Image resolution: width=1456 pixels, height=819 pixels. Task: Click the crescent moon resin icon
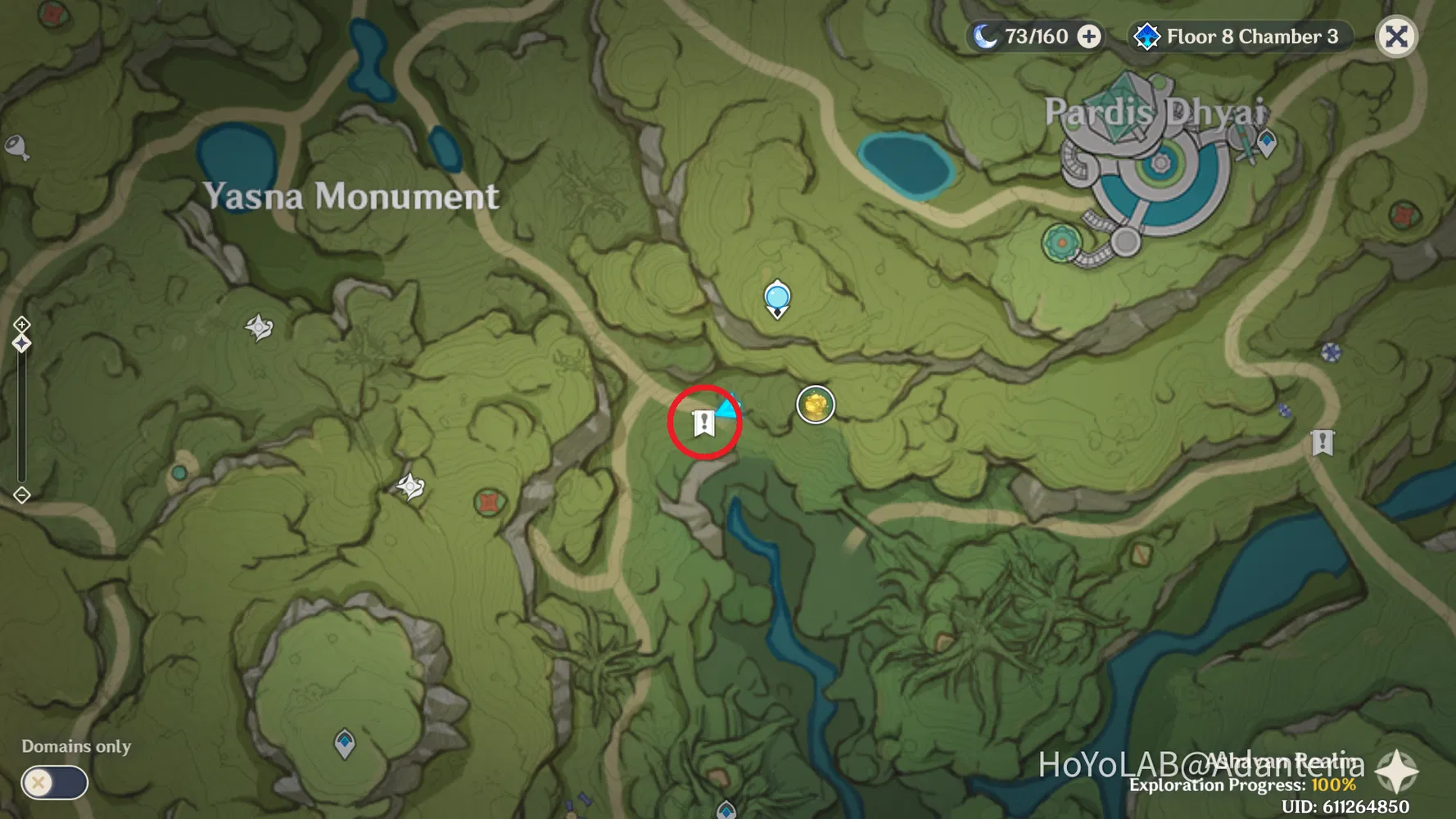tap(985, 35)
